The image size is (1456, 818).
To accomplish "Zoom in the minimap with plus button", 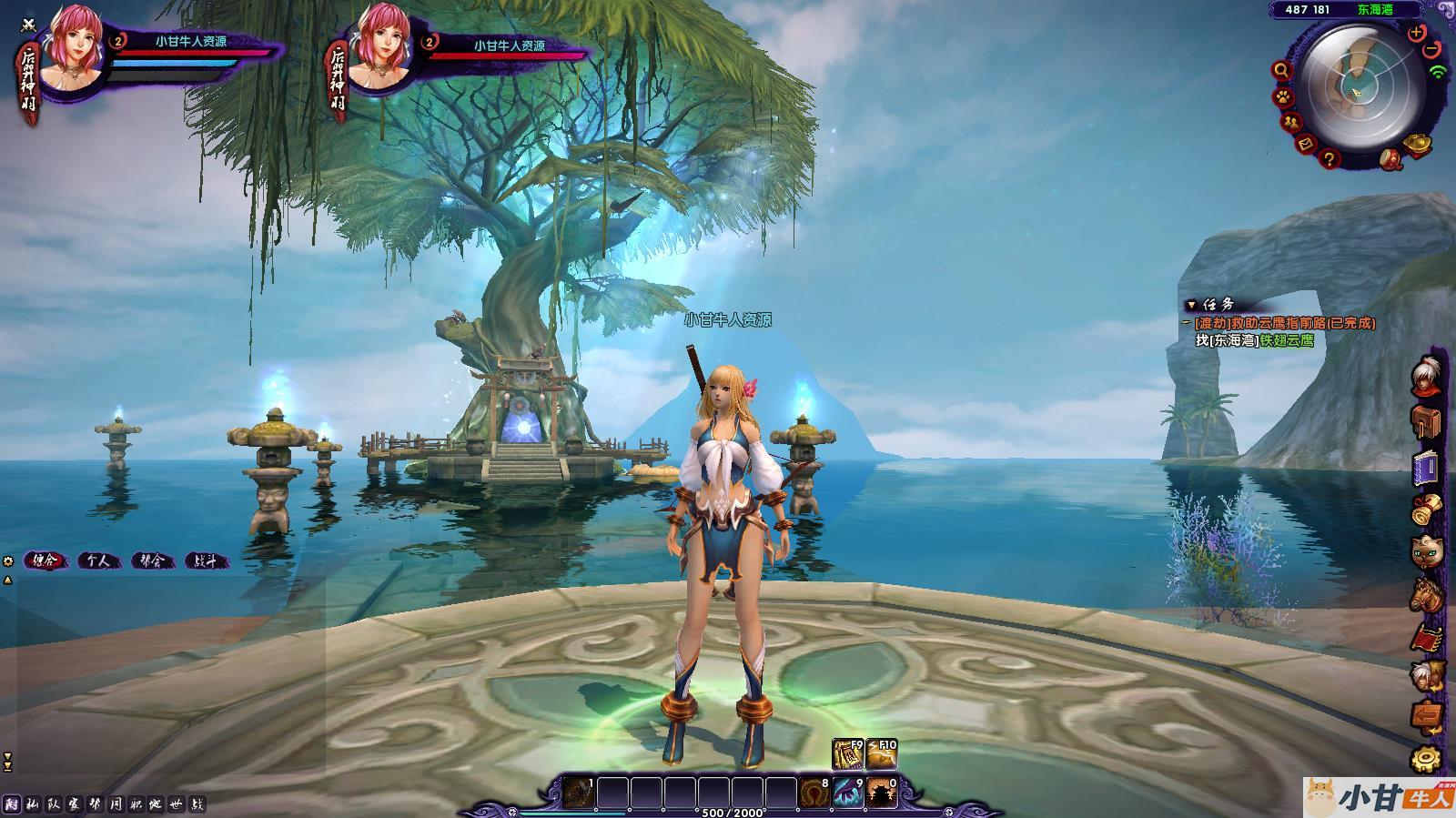I will coord(1416,33).
